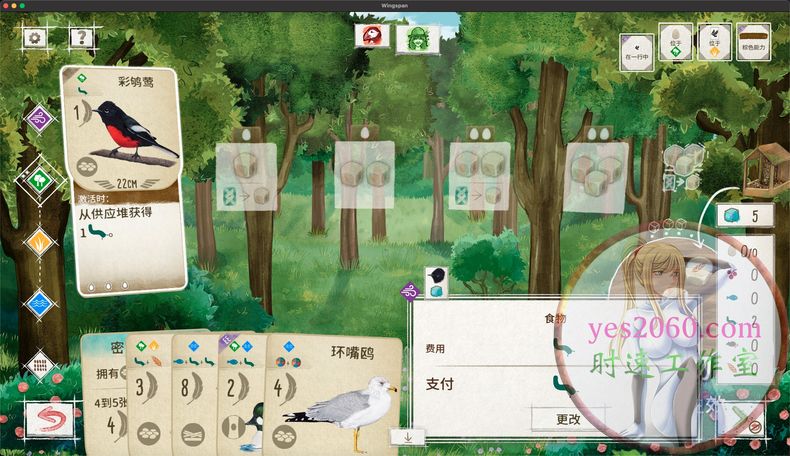Click the 更改 change button
The width and height of the screenshot is (790, 456).
568,419
